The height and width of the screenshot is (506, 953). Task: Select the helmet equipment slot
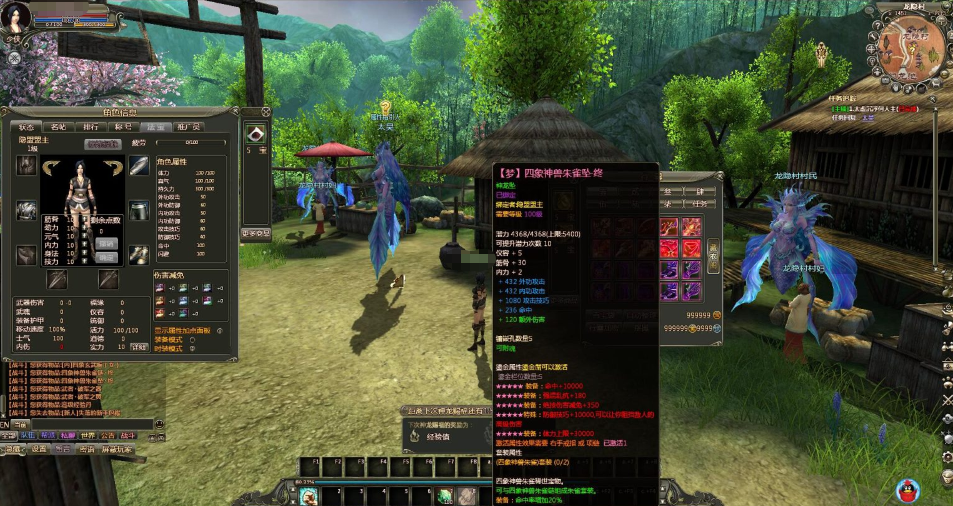[x=27, y=167]
